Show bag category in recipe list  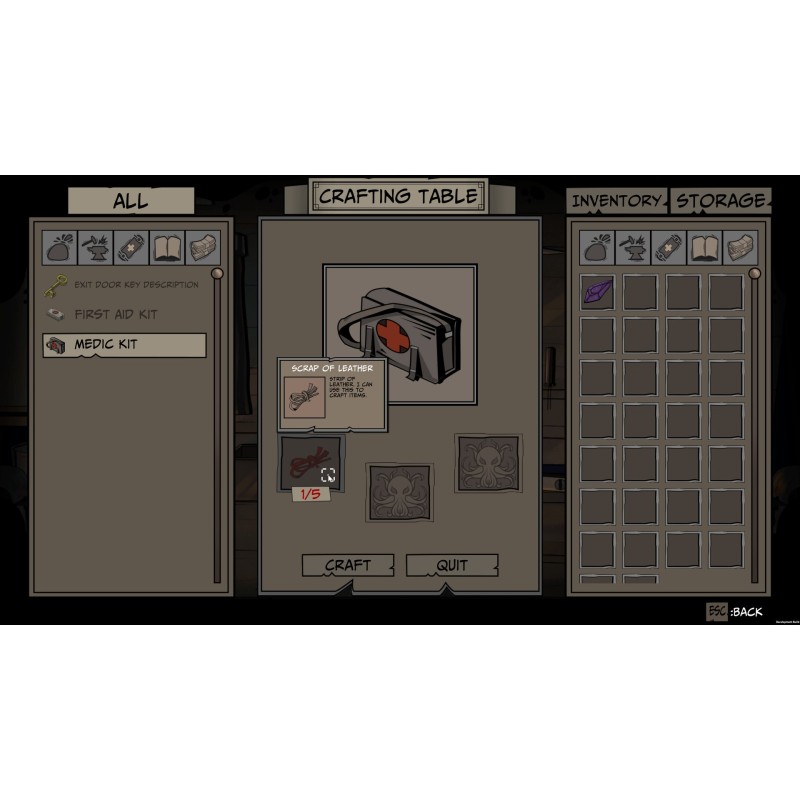pos(61,247)
